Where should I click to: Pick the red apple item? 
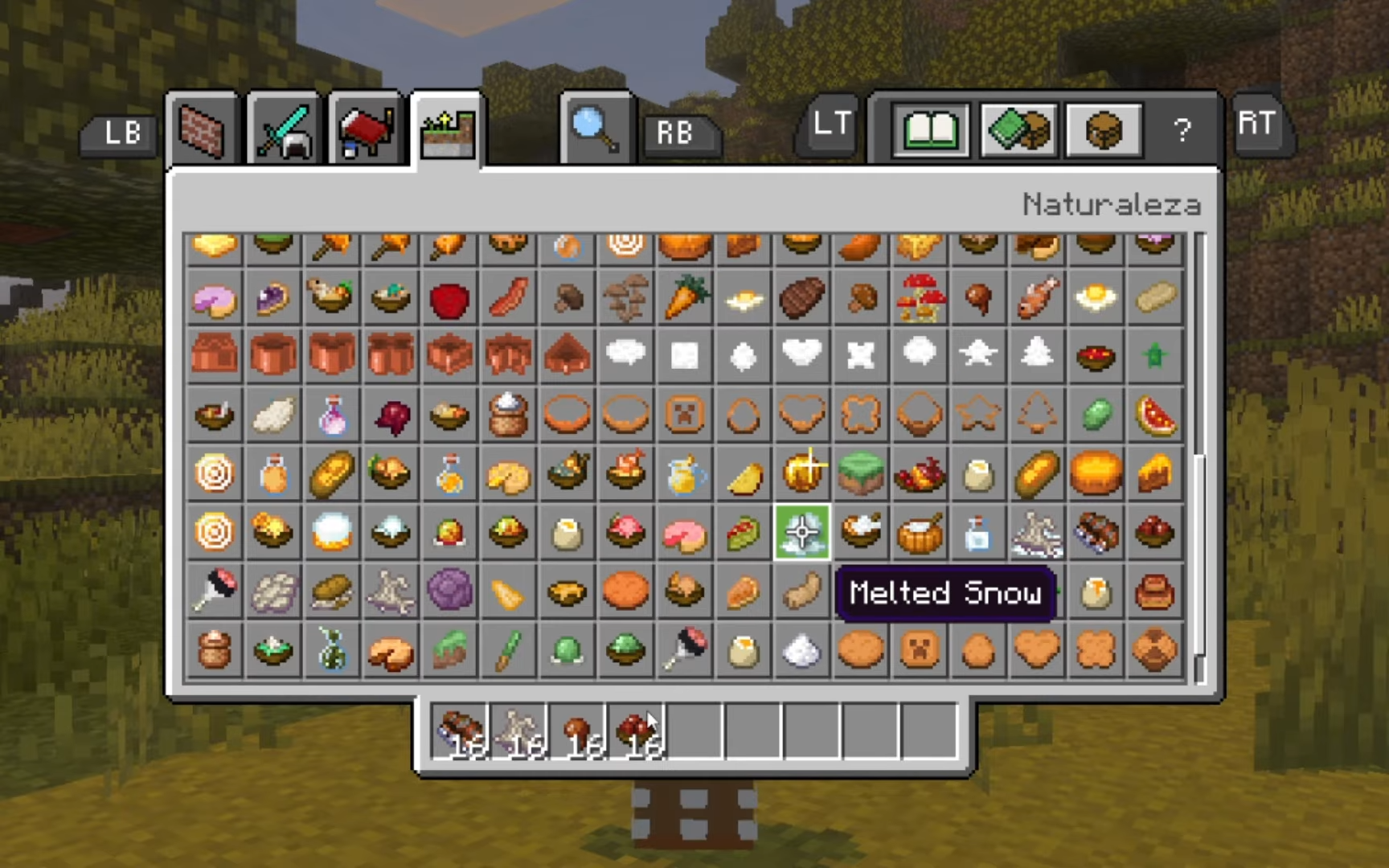(449, 299)
